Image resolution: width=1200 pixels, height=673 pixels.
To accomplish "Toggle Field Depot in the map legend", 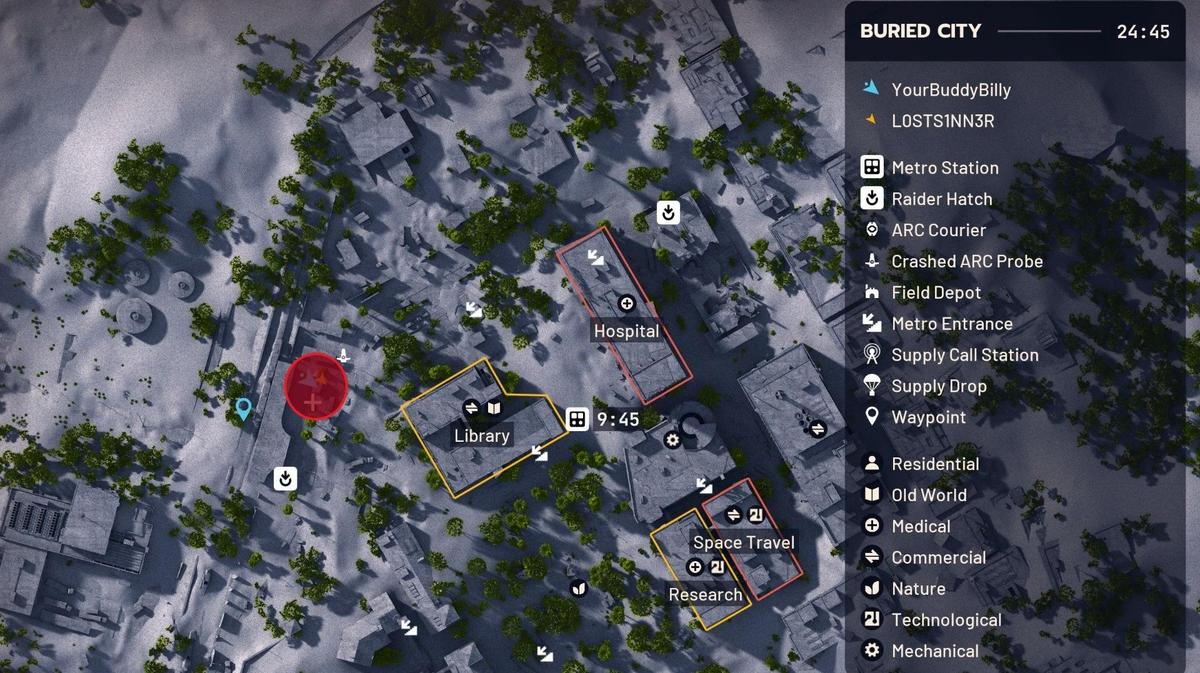I will pos(936,292).
